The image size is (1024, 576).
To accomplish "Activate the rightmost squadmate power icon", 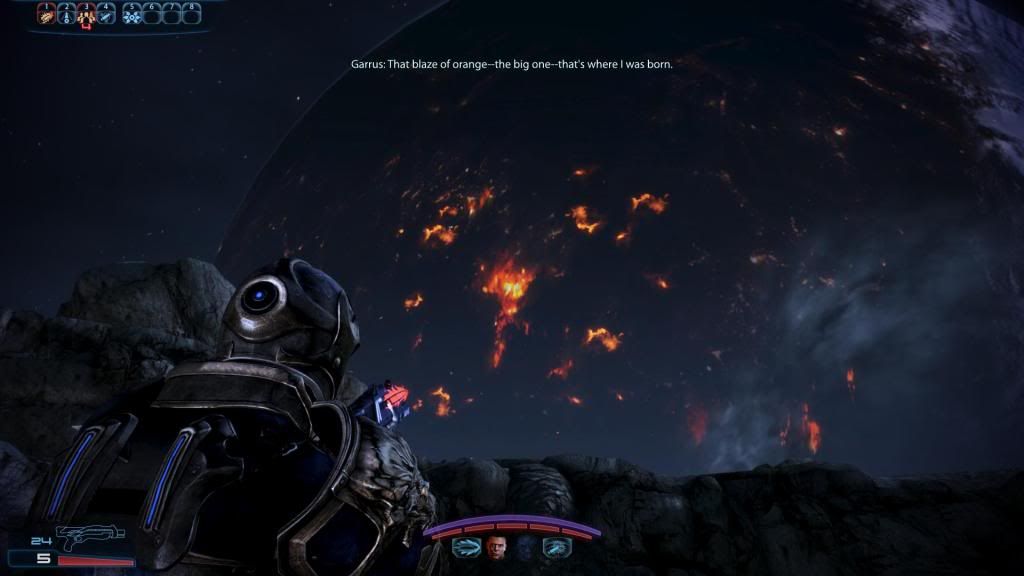I will (x=556, y=547).
